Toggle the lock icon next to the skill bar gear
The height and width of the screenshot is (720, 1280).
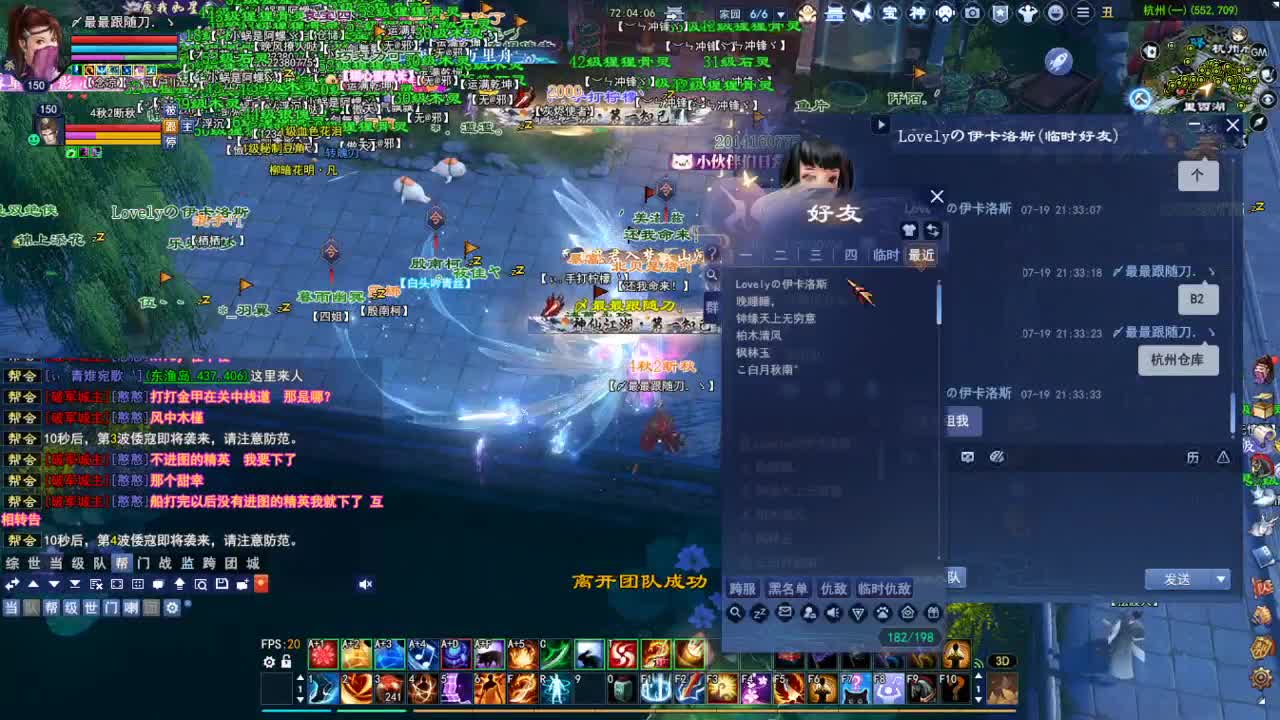point(285,661)
